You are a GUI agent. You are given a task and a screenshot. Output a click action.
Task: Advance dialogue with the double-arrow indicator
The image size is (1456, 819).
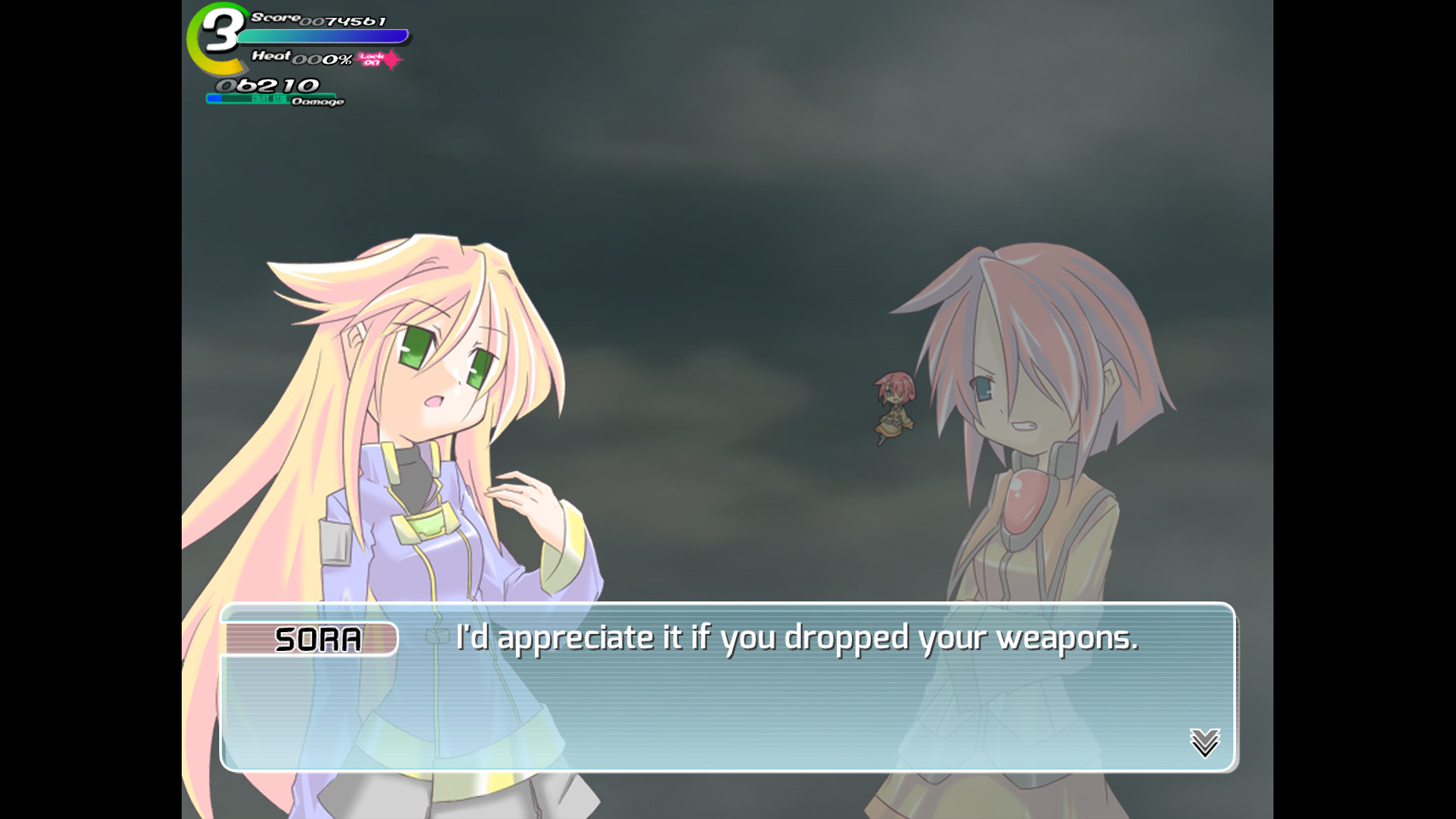pyautogui.click(x=1204, y=742)
